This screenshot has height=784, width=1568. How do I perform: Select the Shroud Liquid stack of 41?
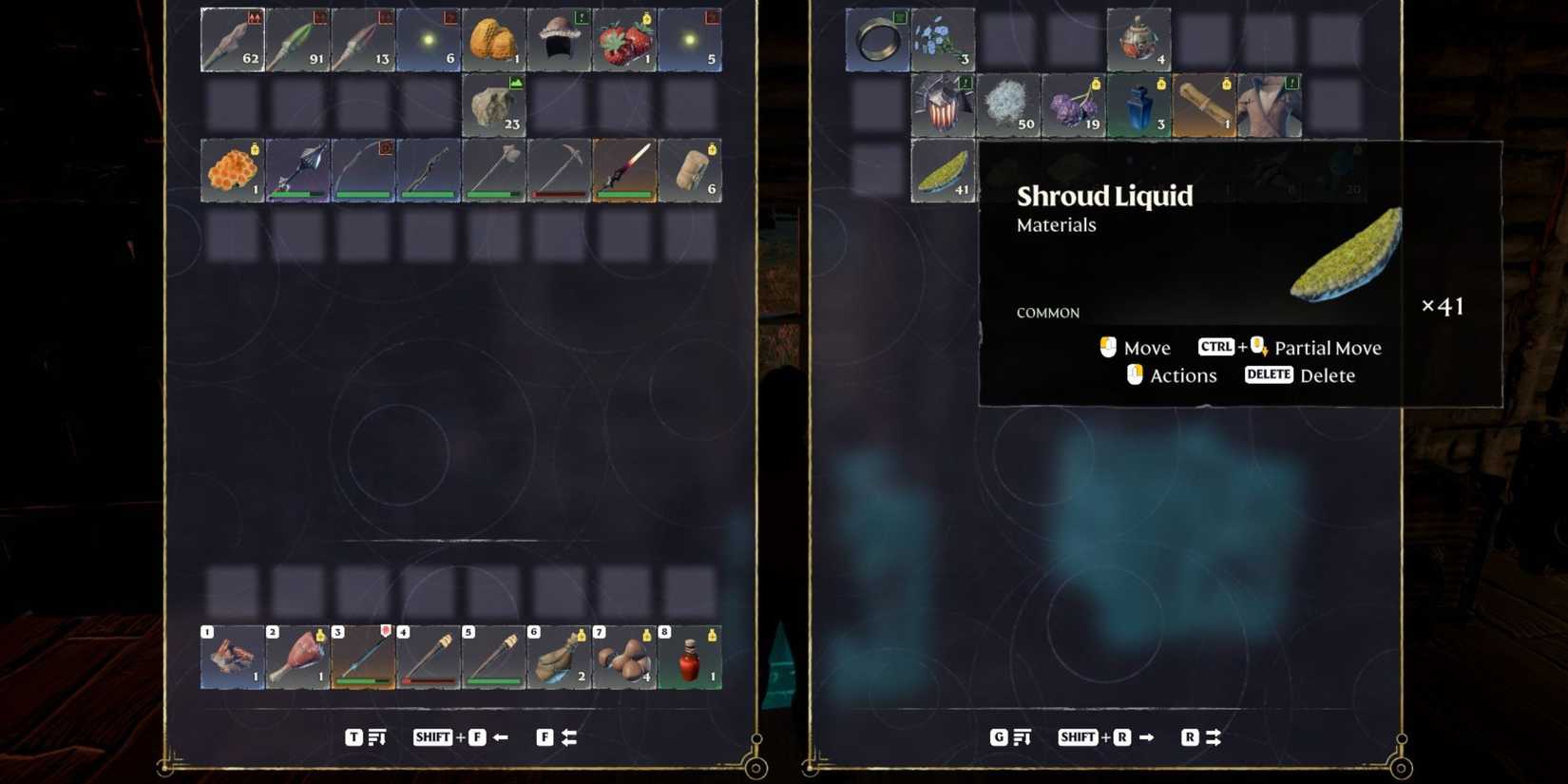click(943, 171)
